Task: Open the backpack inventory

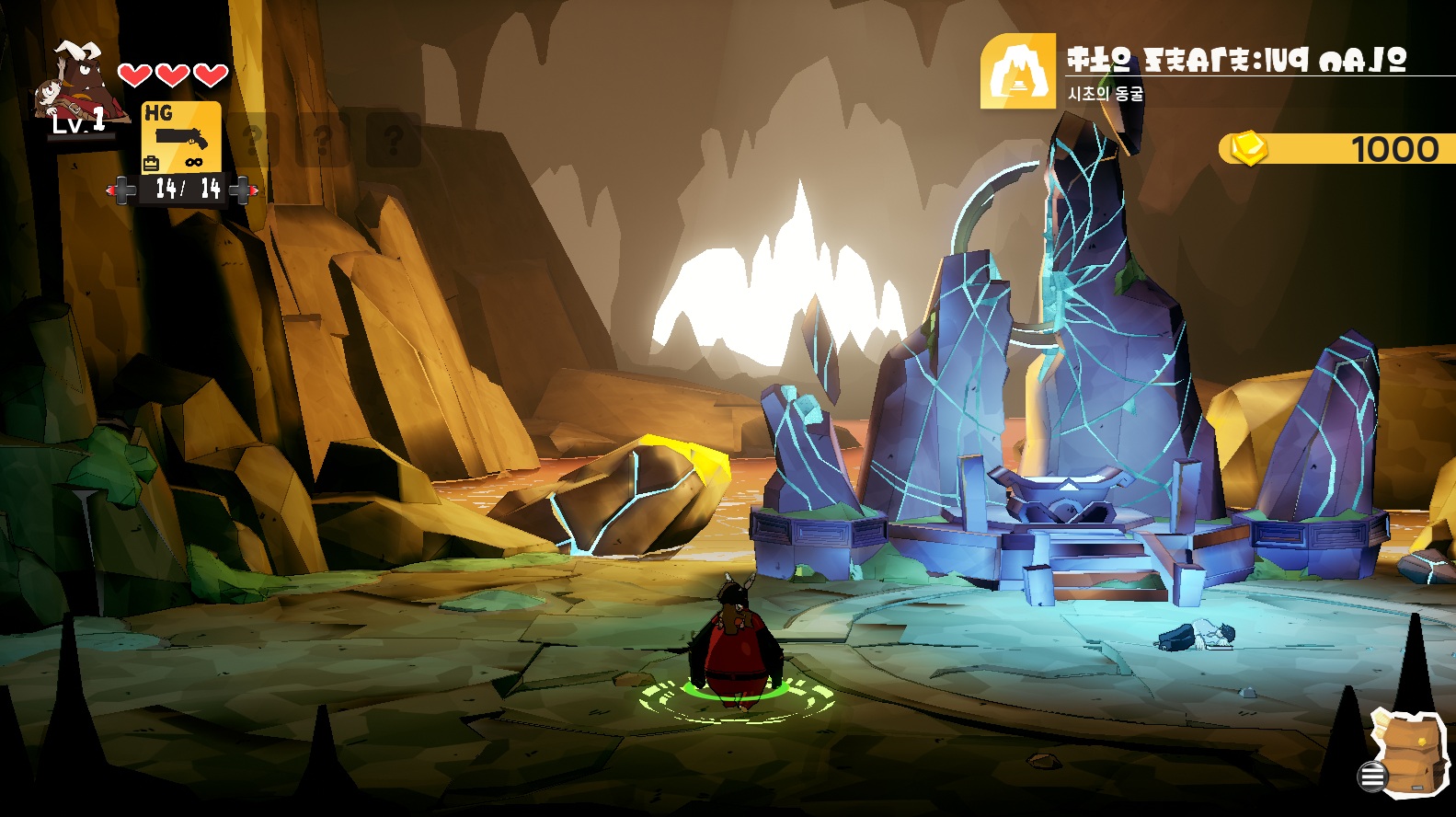Action: [1405, 751]
